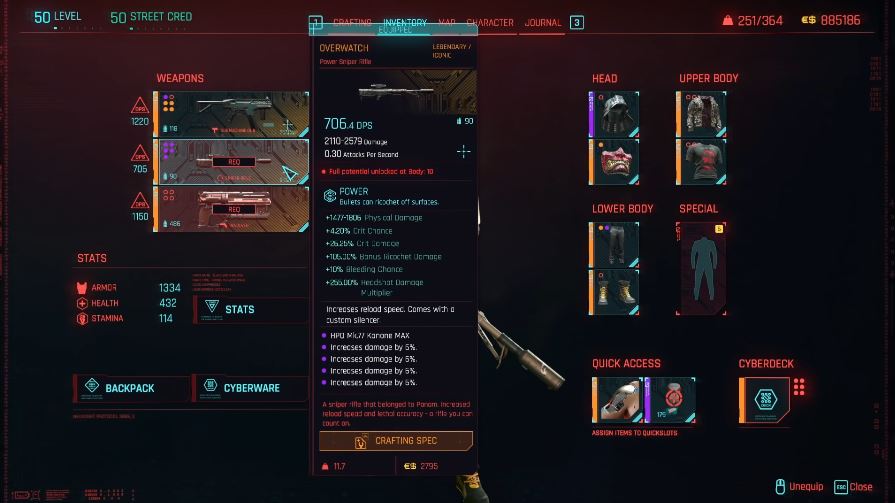
Task: Select the Cyberdeck slot
Action: pos(764,398)
